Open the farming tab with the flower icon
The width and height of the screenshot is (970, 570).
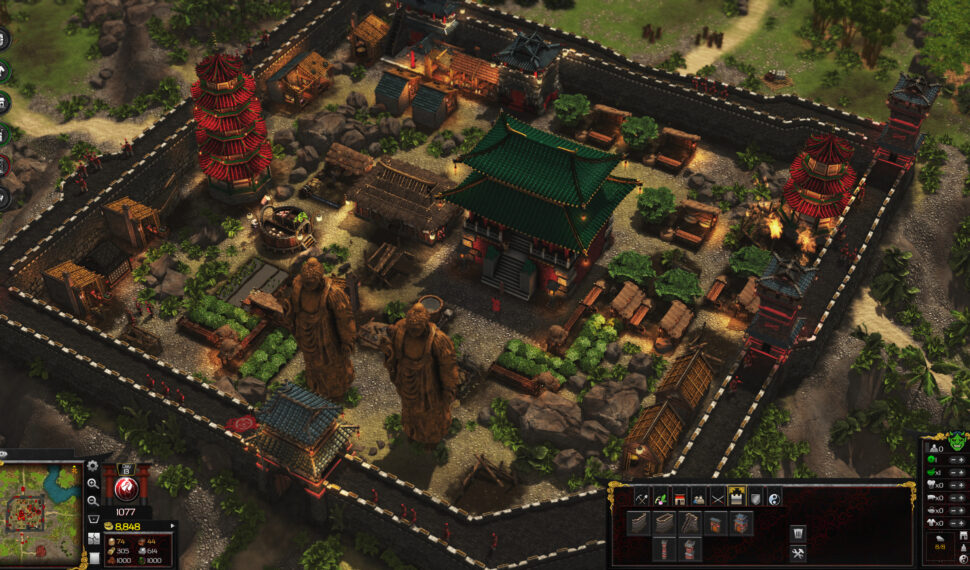point(659,497)
